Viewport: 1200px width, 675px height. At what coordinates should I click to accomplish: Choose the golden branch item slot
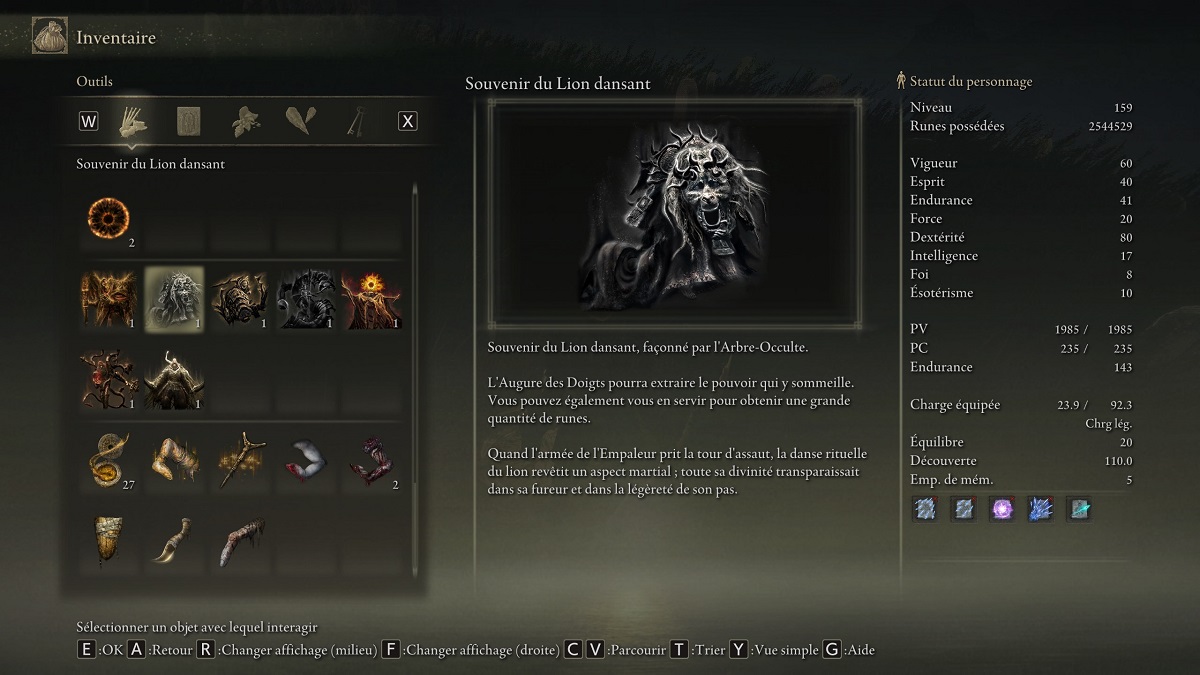(240, 459)
